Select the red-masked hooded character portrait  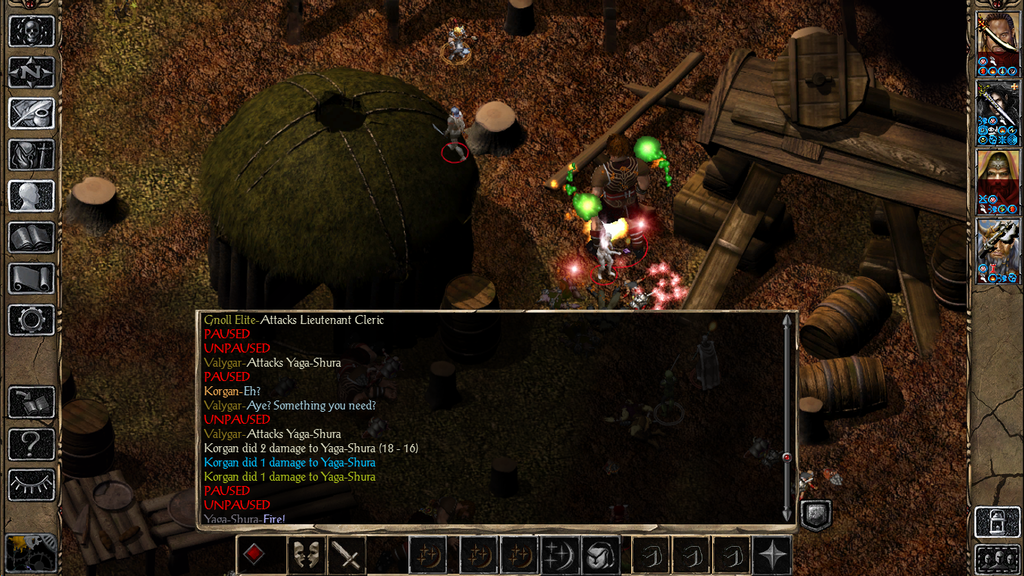997,176
